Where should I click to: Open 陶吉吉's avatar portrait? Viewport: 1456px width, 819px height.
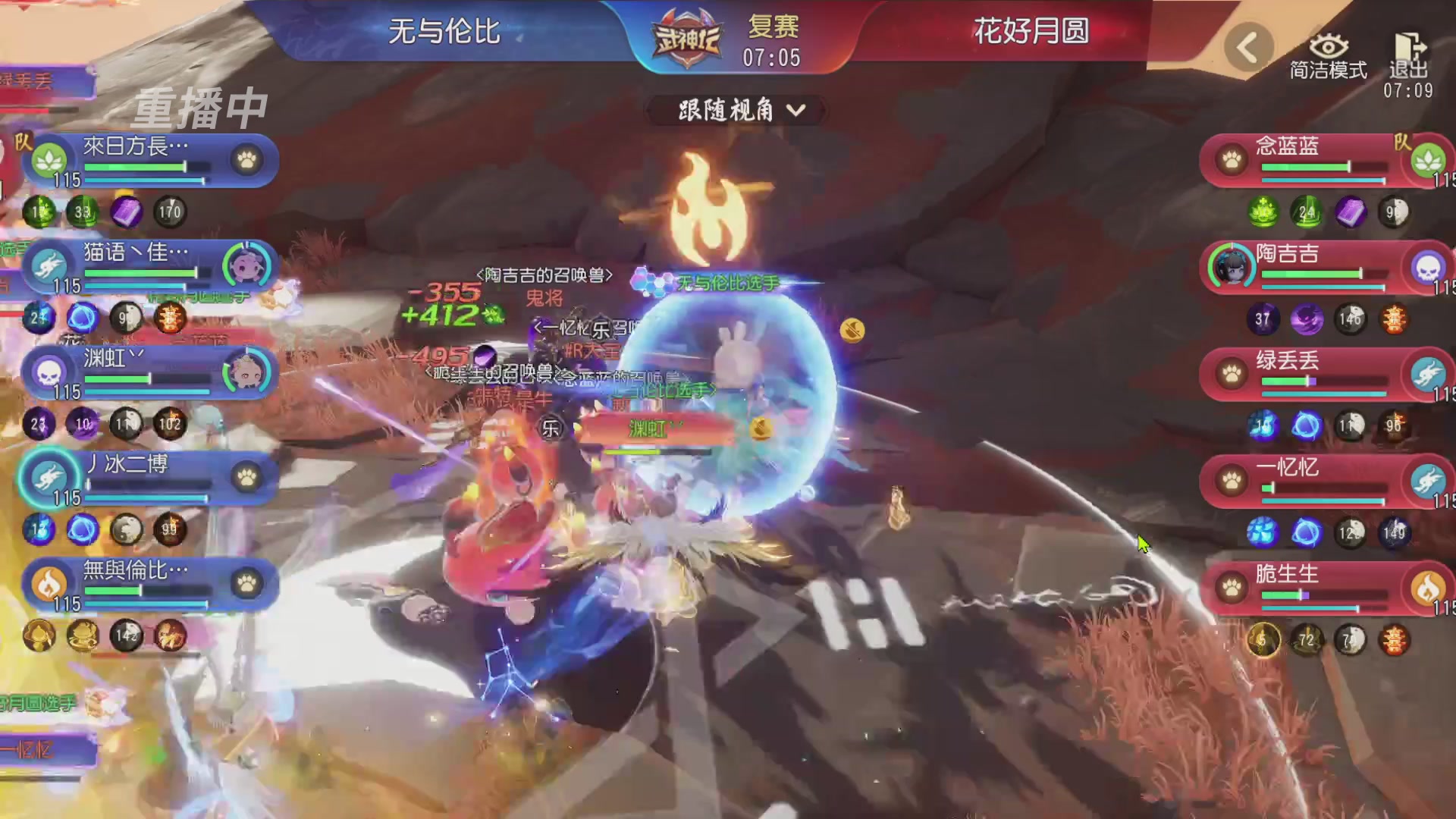[x=1232, y=267]
